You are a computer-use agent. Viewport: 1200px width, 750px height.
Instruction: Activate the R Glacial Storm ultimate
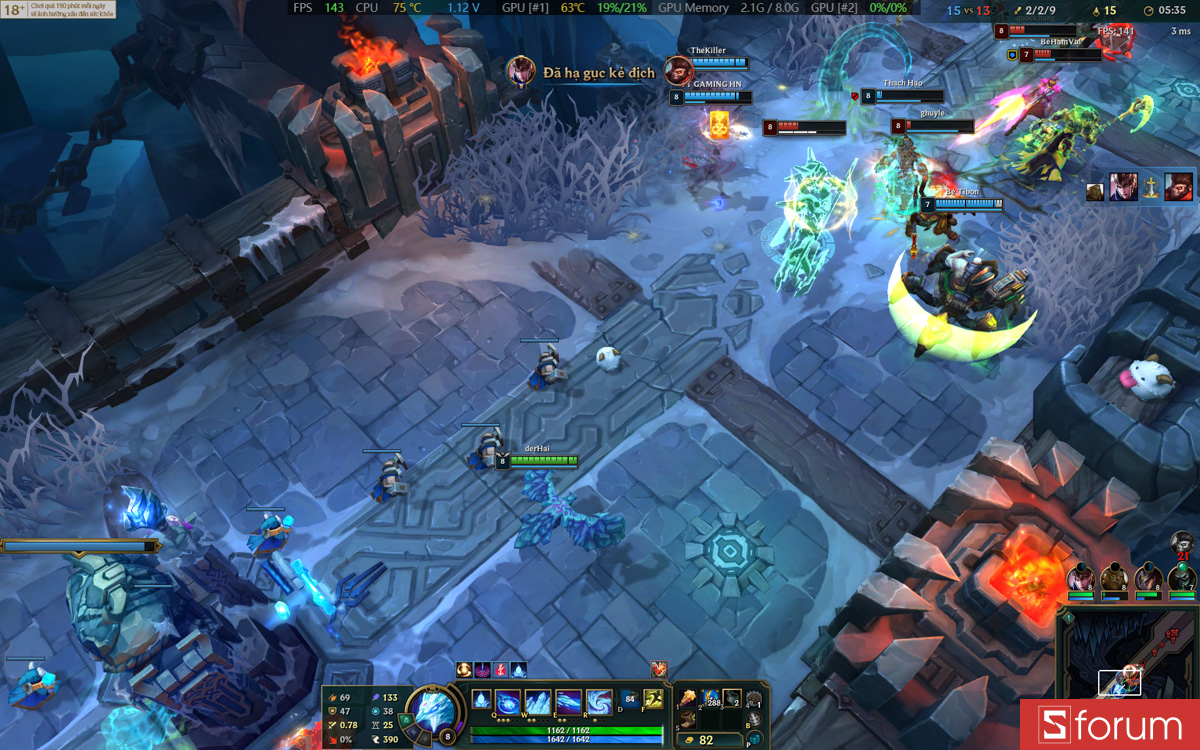(598, 701)
